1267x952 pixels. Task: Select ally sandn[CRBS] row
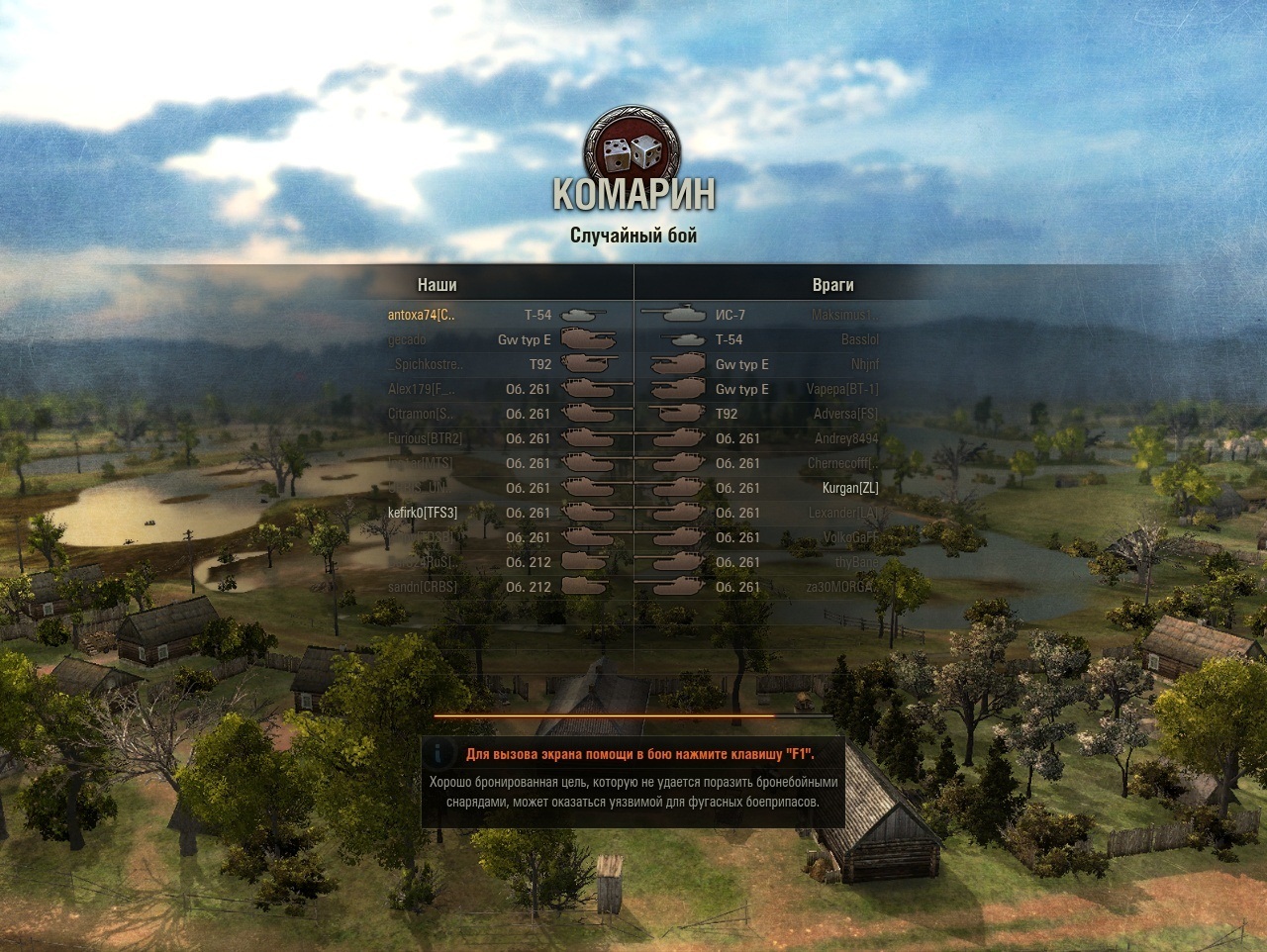(x=423, y=587)
